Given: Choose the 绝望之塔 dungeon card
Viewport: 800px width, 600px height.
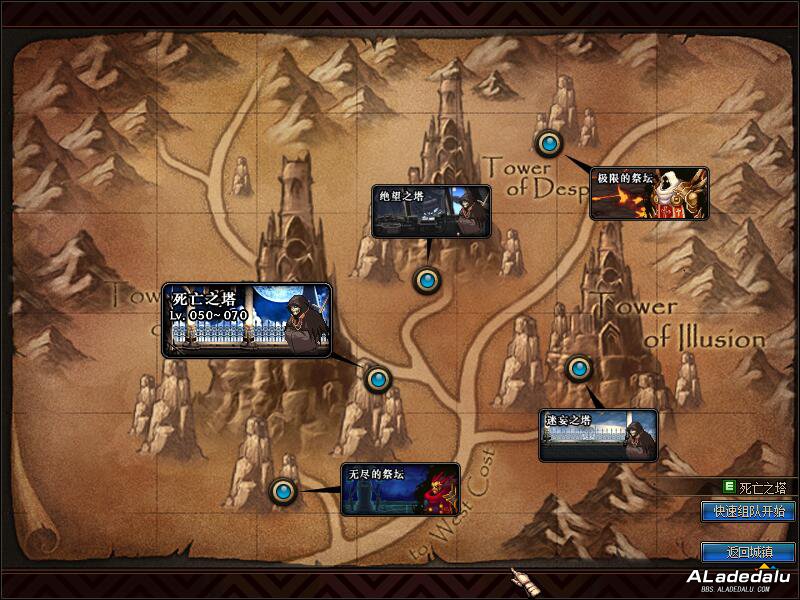Looking at the screenshot, I should 431,211.
